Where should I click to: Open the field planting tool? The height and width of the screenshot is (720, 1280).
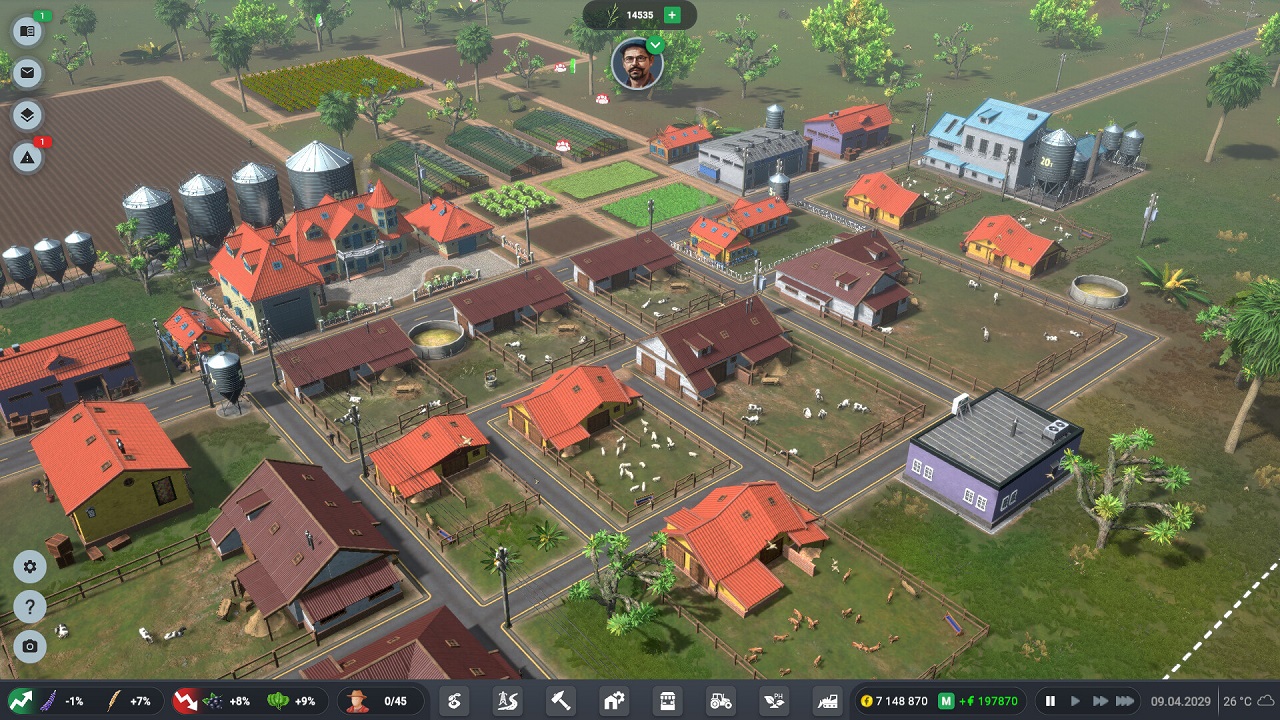tap(453, 700)
